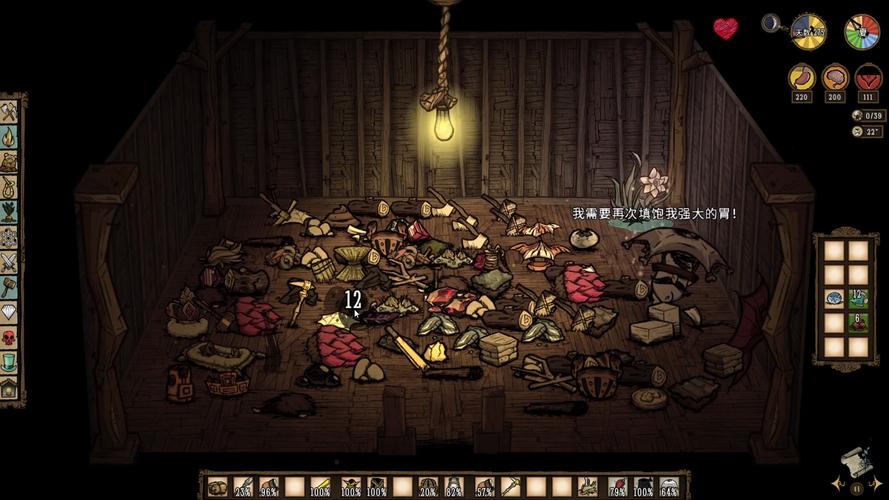Choose the 20% durability inventory item
Image resolution: width=889 pixels, height=500 pixels.
[x=428, y=488]
